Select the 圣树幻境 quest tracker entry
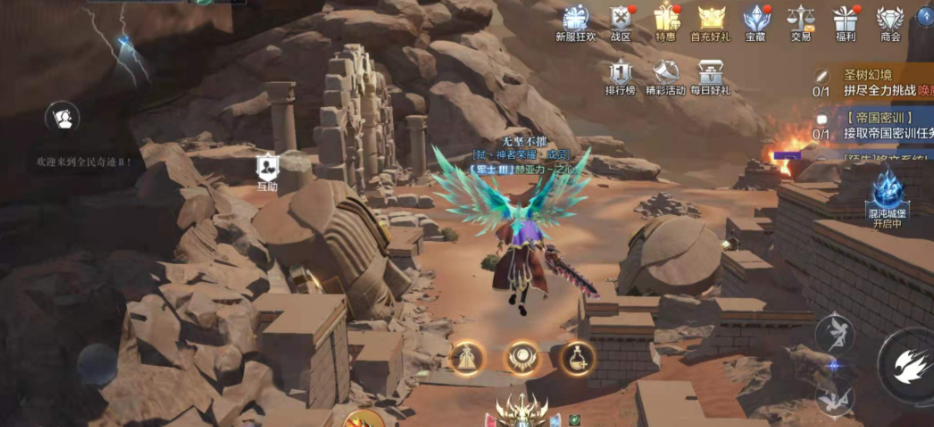The width and height of the screenshot is (934, 427). pos(880,82)
